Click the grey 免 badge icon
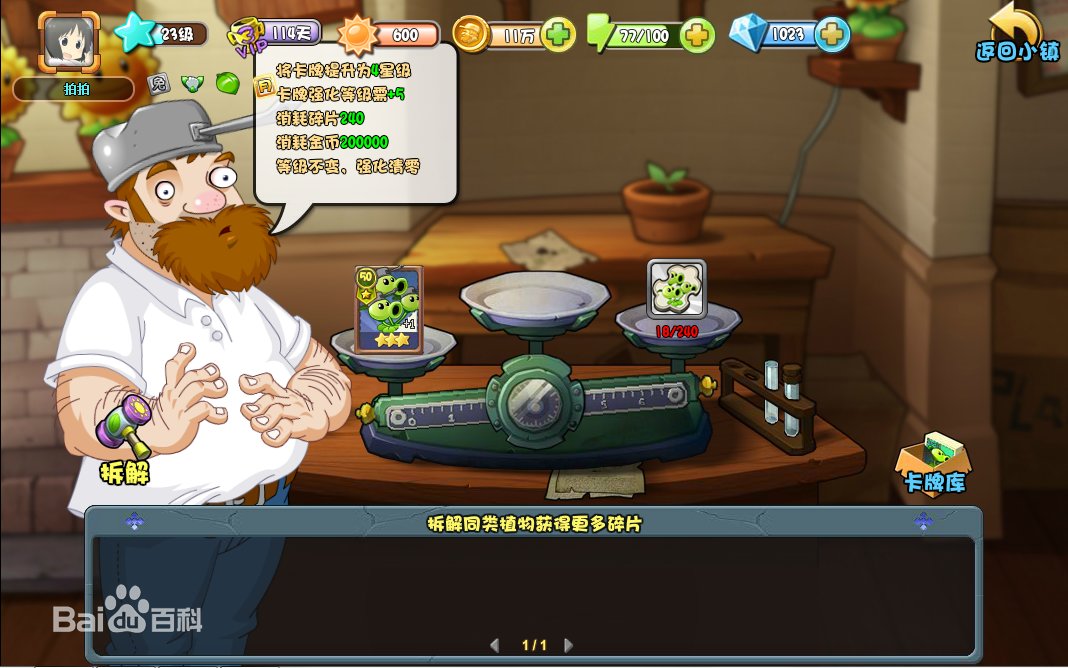Image resolution: width=1068 pixels, height=668 pixels. [x=158, y=84]
